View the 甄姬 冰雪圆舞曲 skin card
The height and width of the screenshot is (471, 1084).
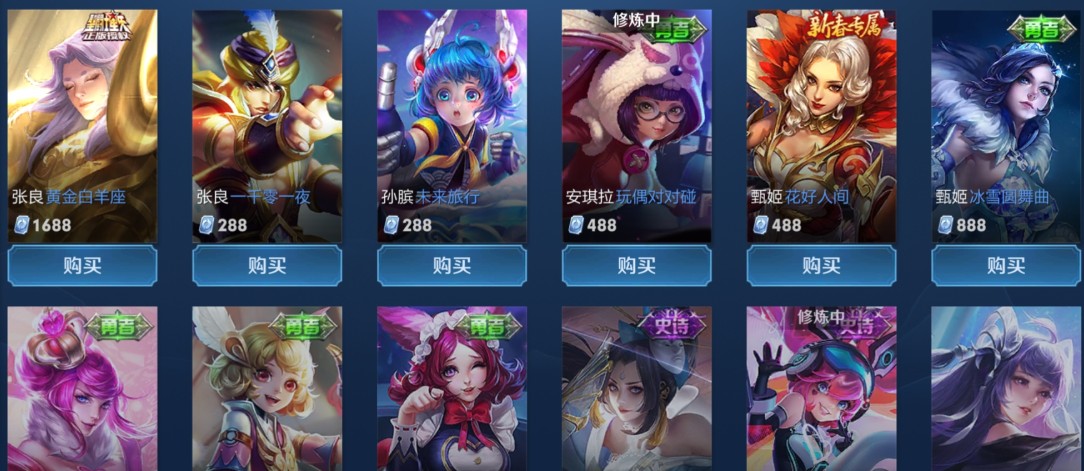pos(1006,120)
